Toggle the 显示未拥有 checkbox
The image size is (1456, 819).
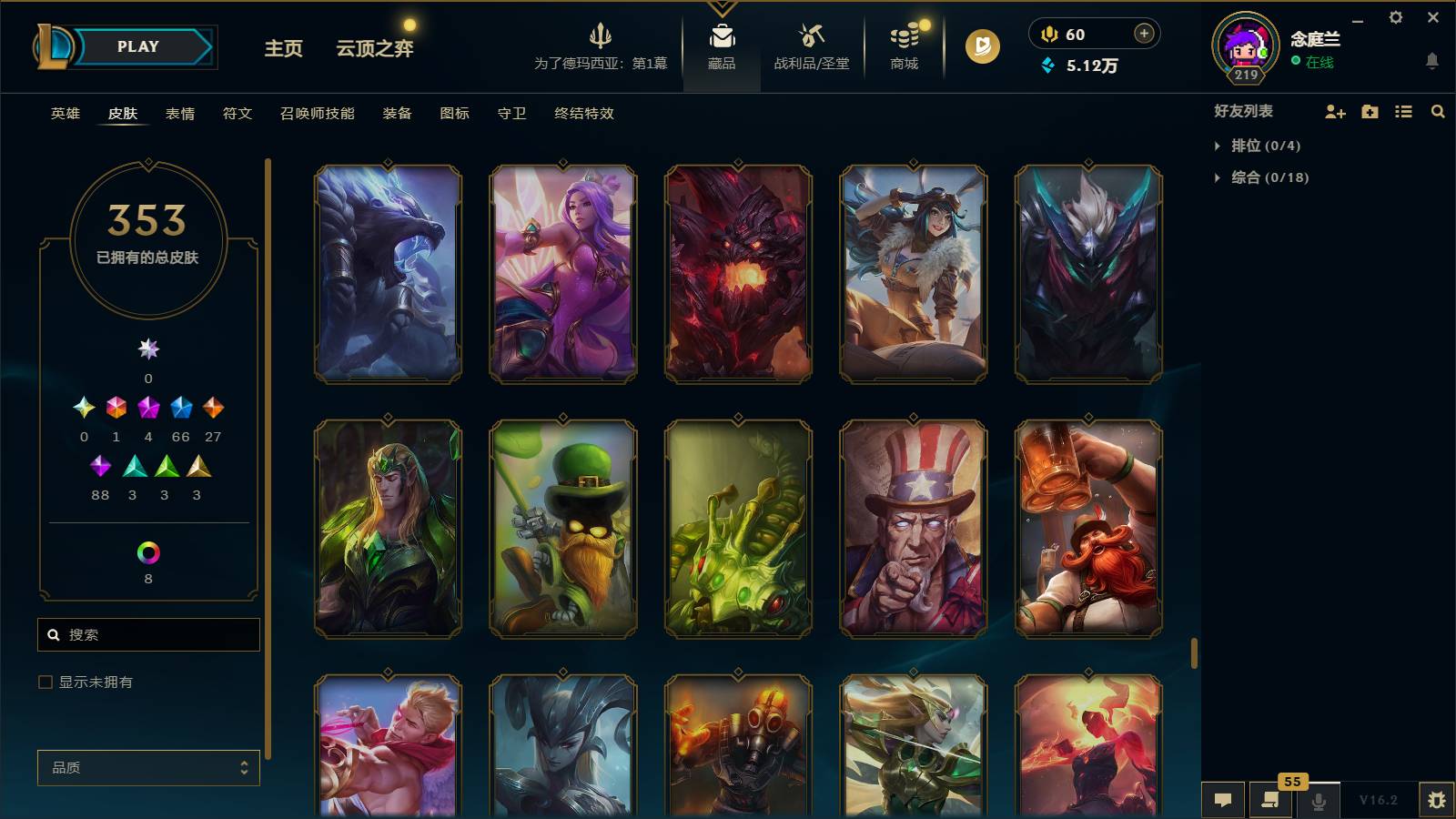(x=44, y=681)
